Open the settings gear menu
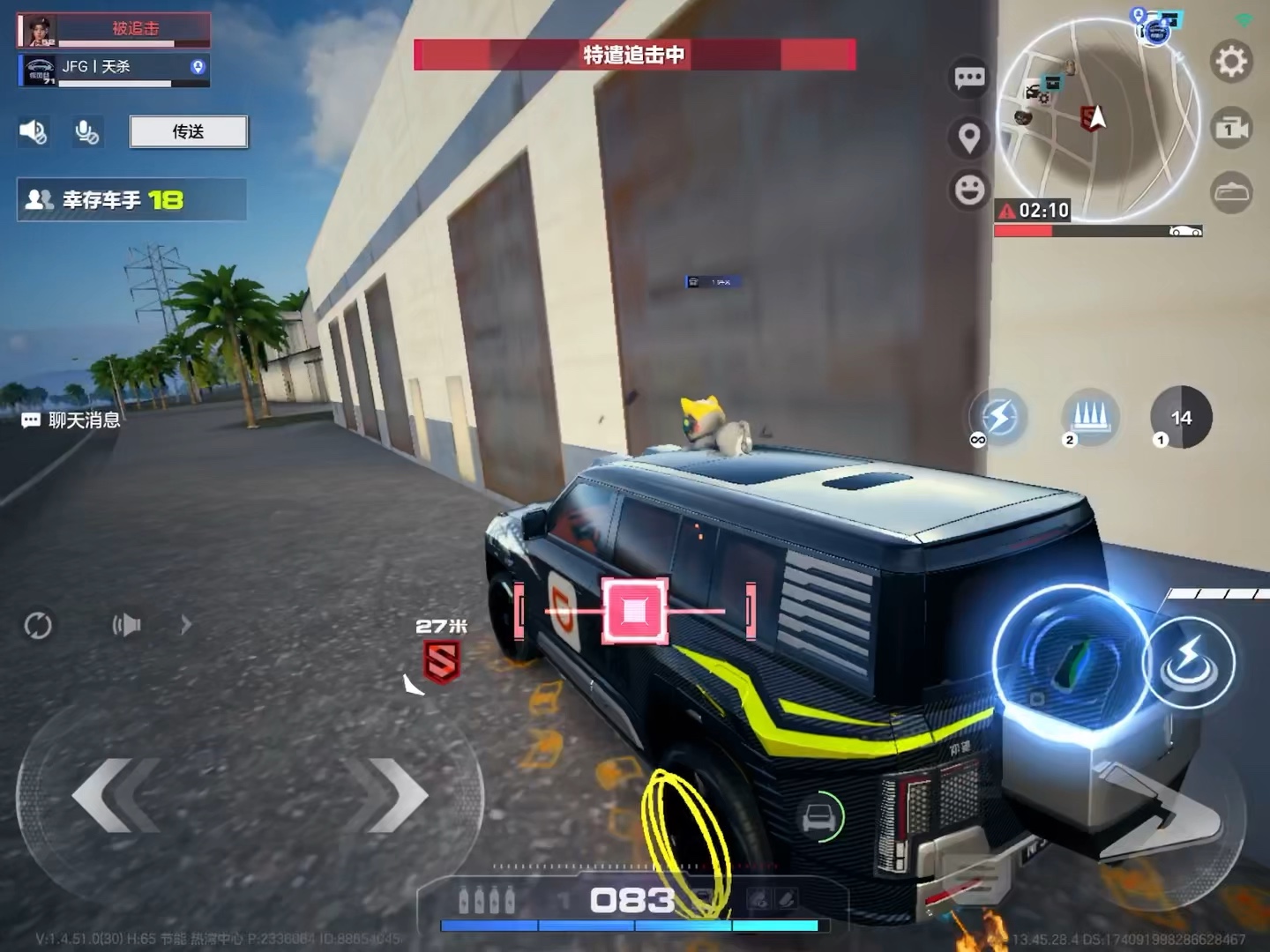The image size is (1270, 952). point(1231,62)
